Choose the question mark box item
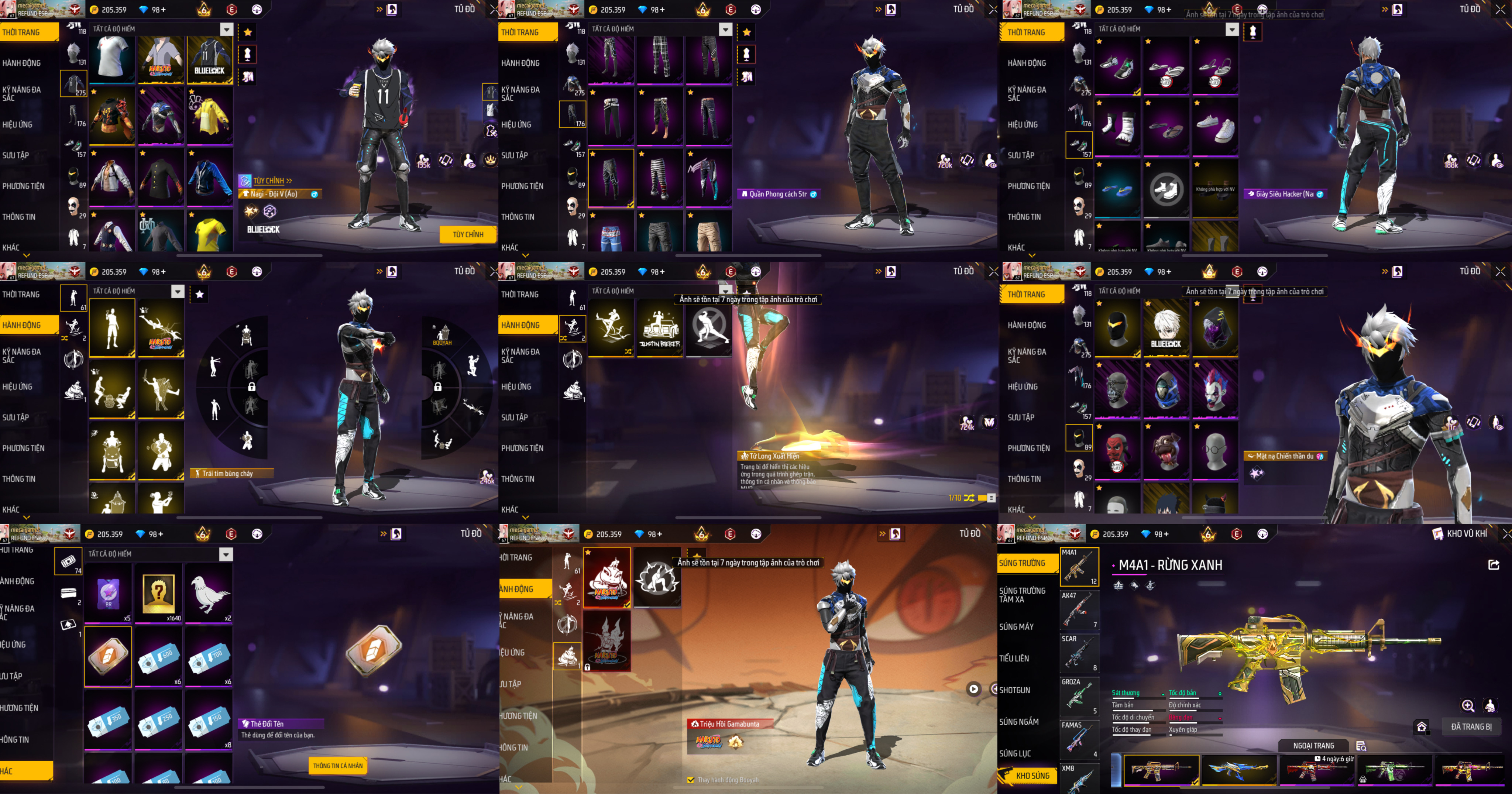Viewport: 1512px width, 794px height. (x=158, y=593)
